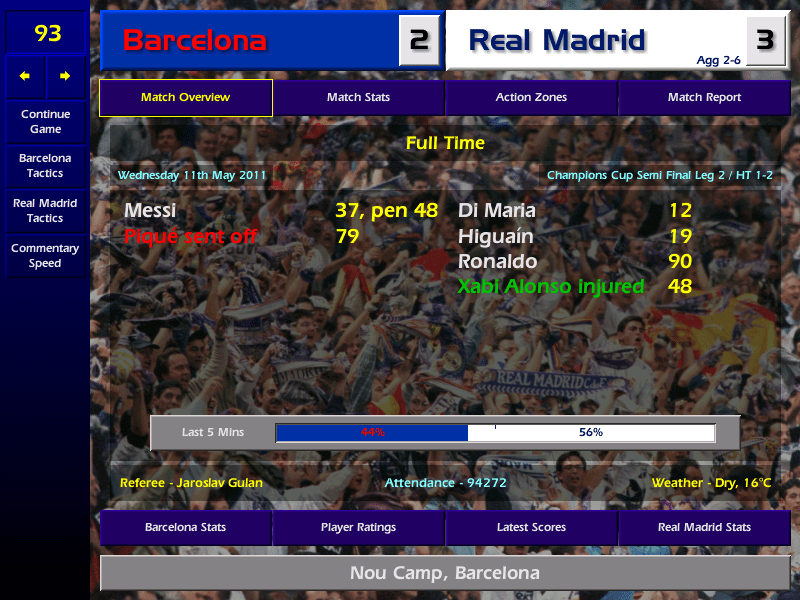Image resolution: width=800 pixels, height=600 pixels.
Task: Show Barcelona Stats
Action: tap(185, 527)
